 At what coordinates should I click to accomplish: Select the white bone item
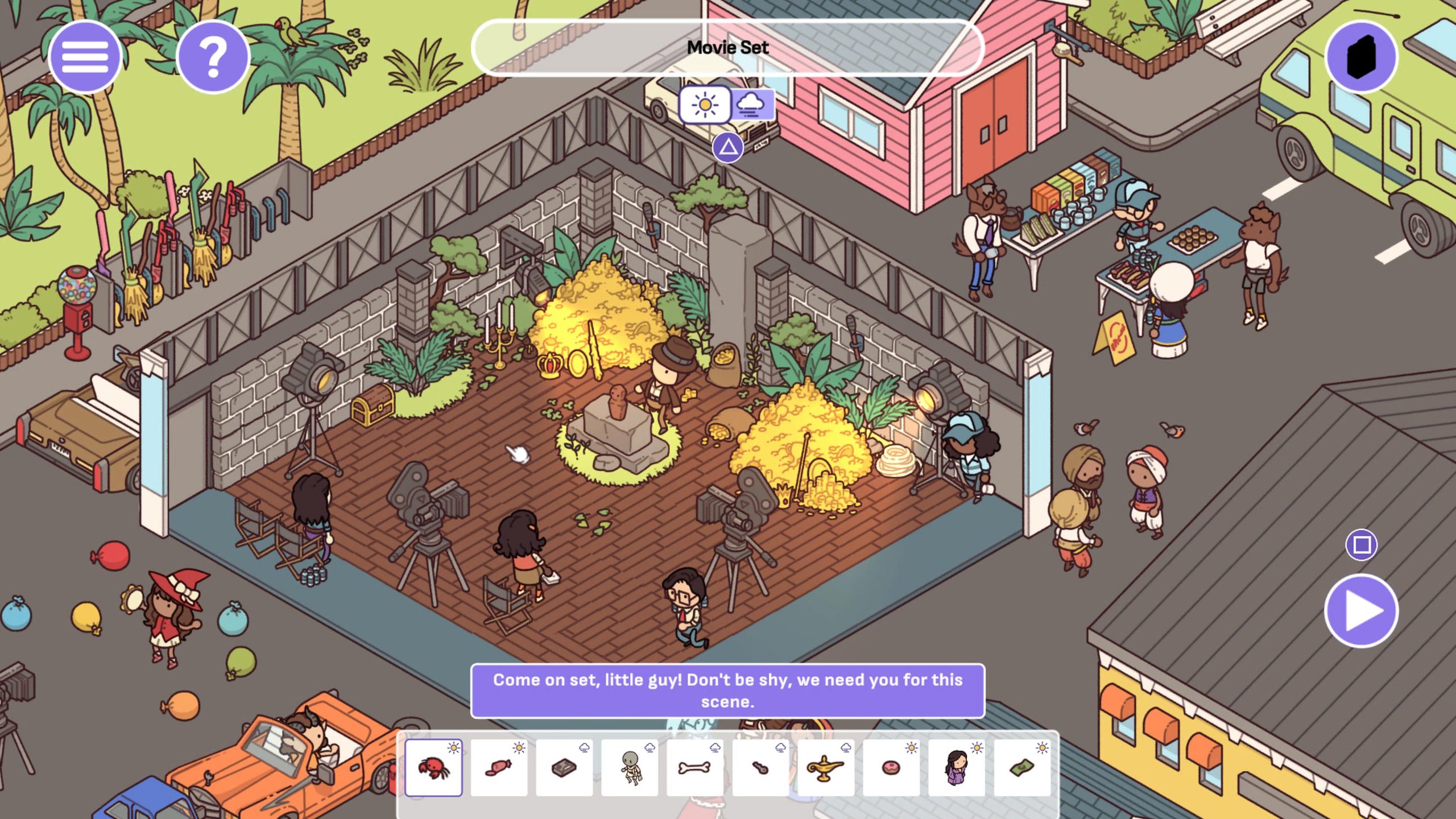pyautogui.click(x=695, y=768)
